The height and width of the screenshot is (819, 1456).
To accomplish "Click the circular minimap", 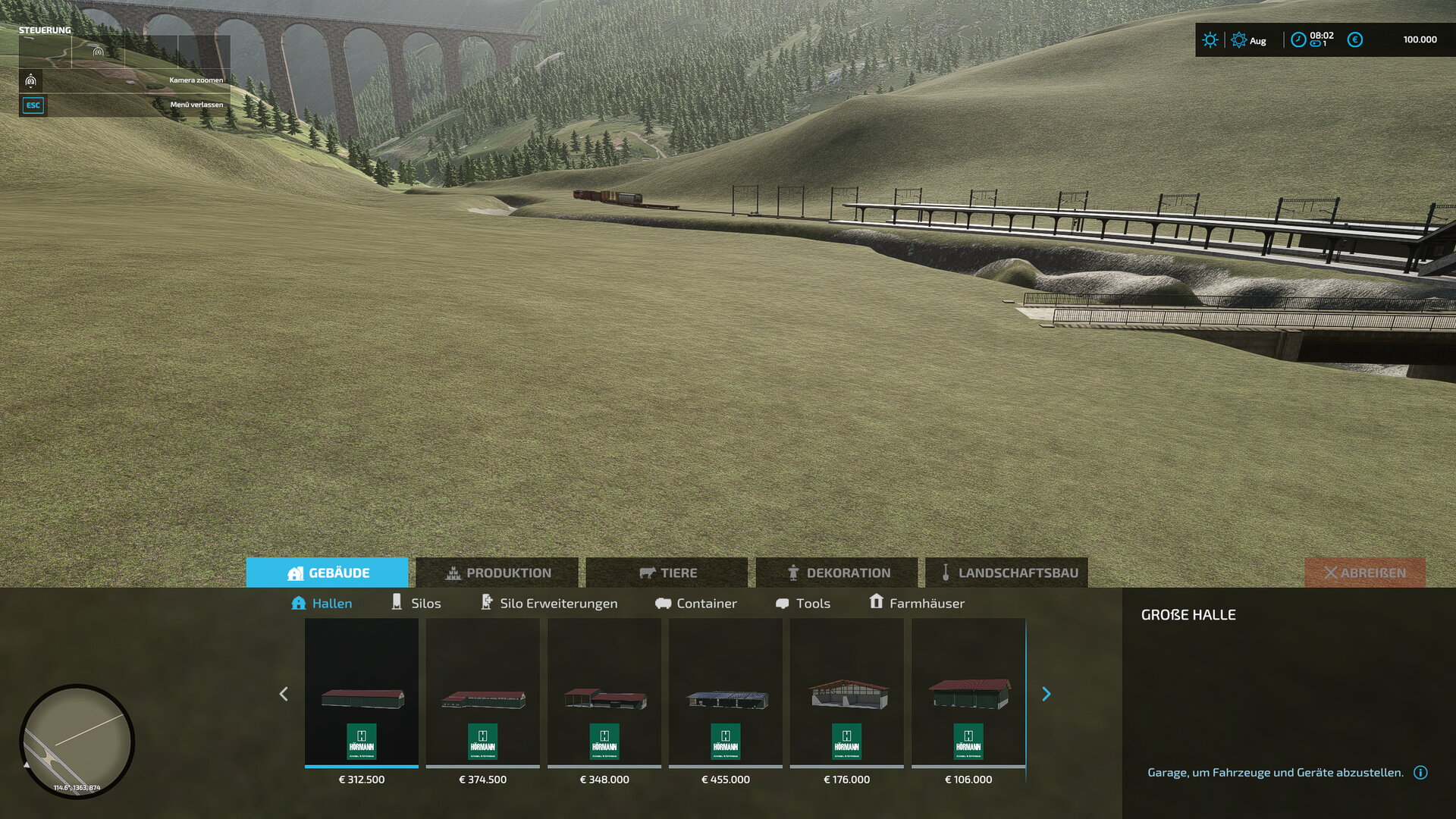I will point(77,741).
